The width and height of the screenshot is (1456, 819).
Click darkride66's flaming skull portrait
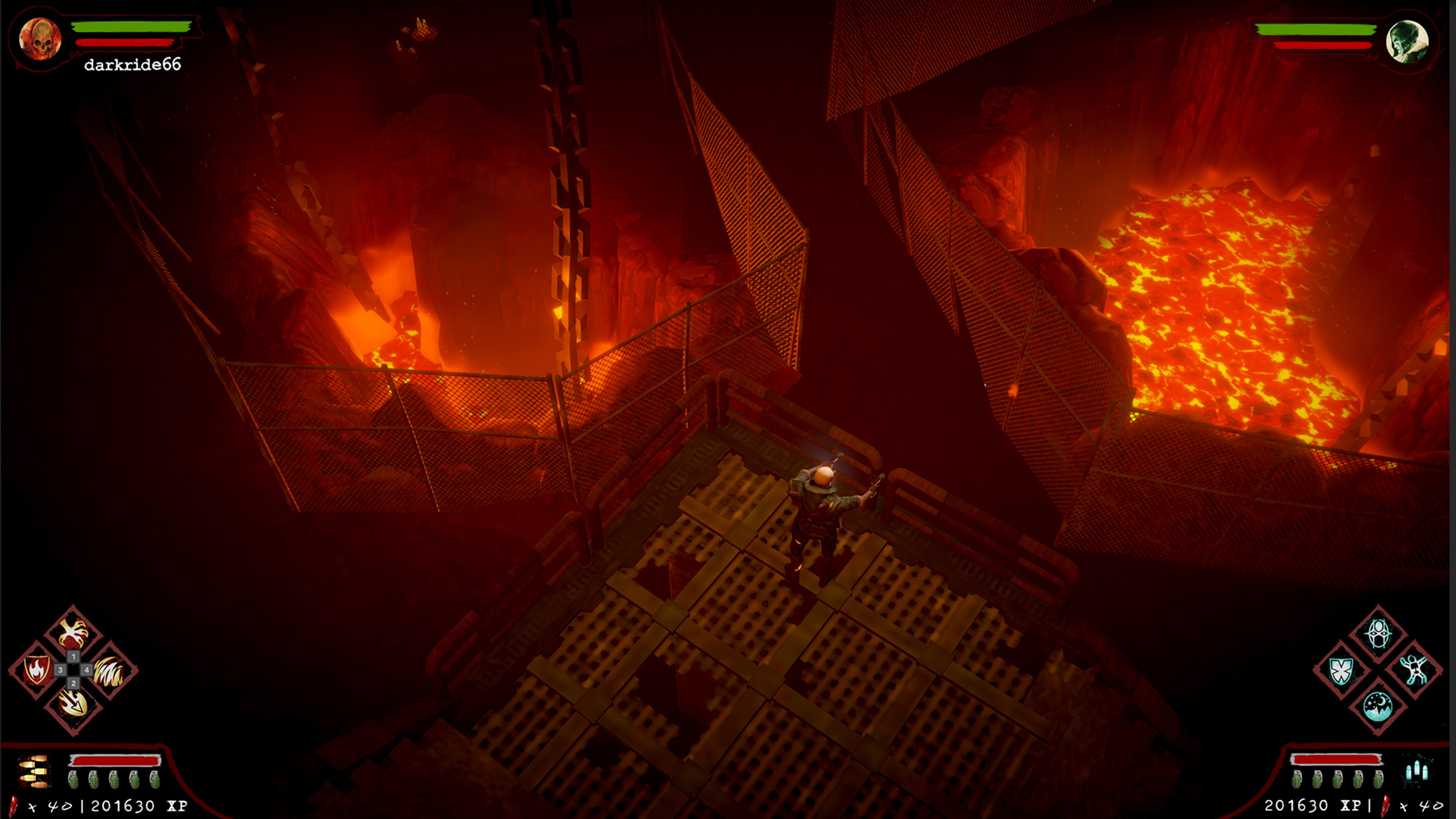(41, 39)
